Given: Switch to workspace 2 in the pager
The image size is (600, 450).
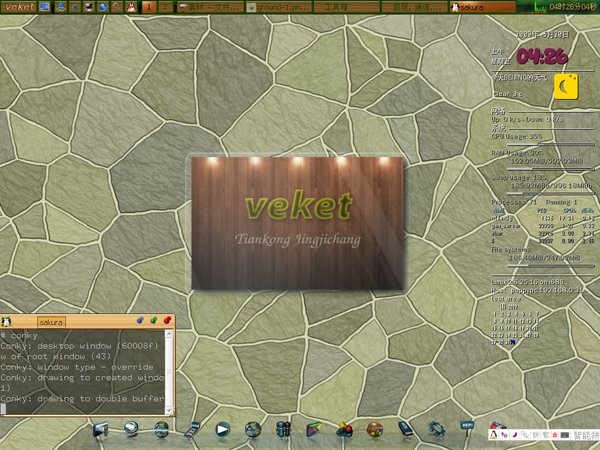Looking at the screenshot, I should click(x=164, y=7).
